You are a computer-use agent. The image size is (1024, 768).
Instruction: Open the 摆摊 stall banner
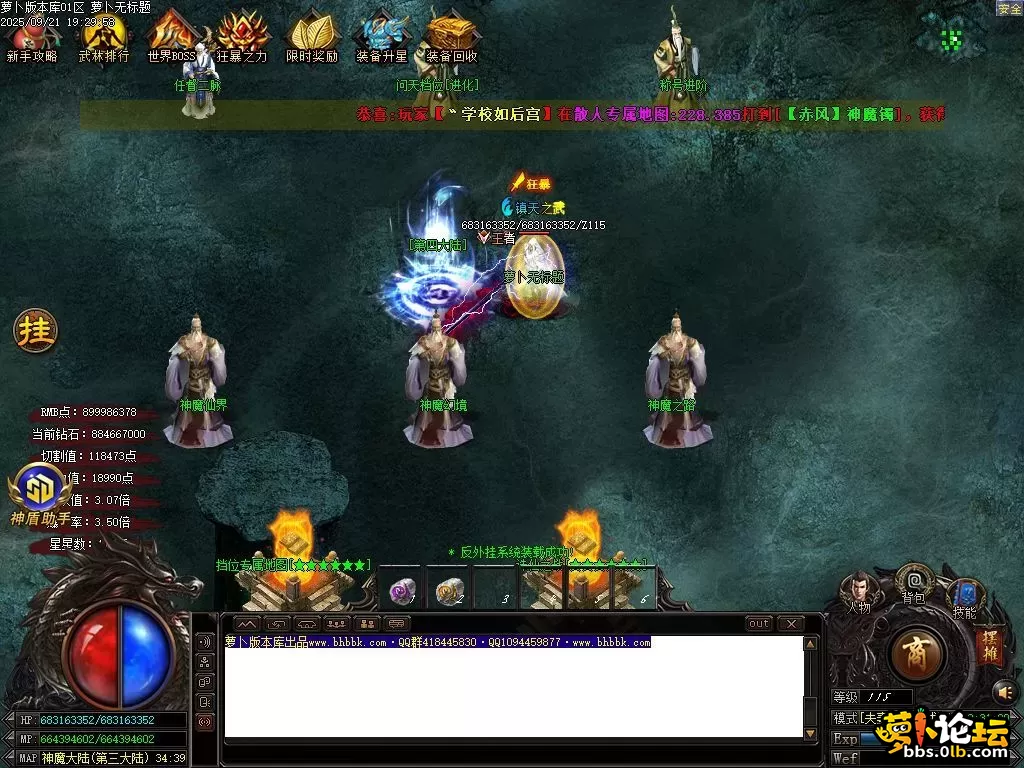coord(989,645)
